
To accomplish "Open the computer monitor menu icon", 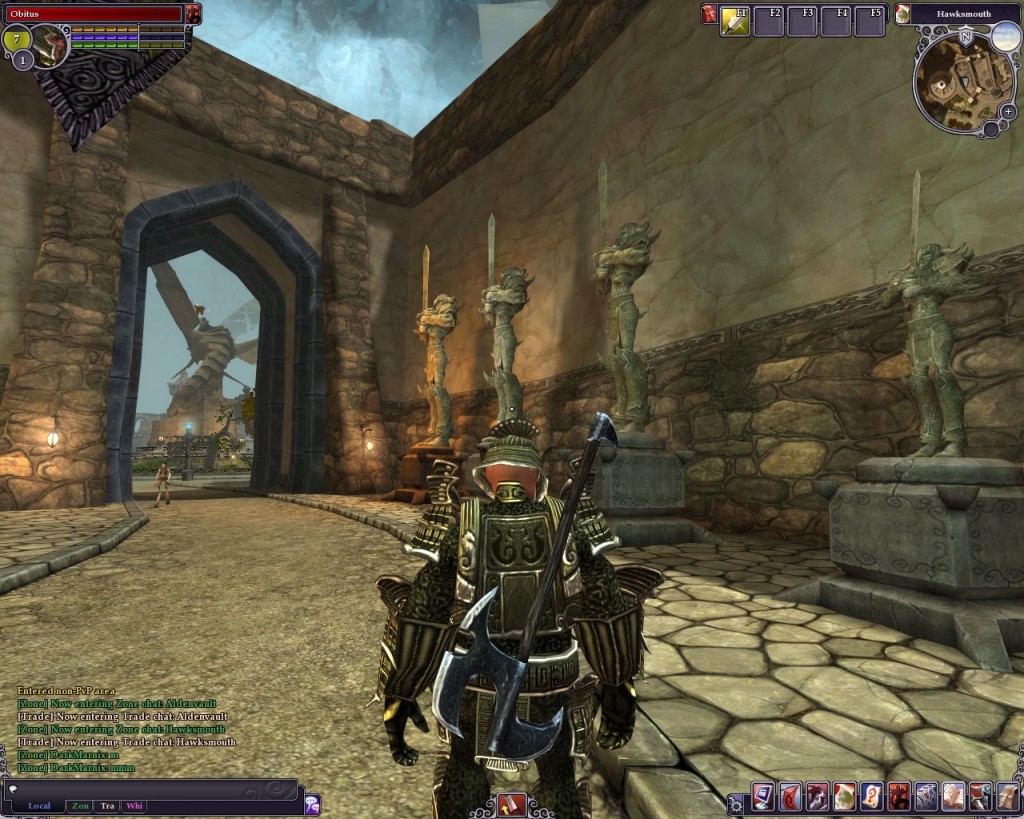I will click(x=763, y=796).
